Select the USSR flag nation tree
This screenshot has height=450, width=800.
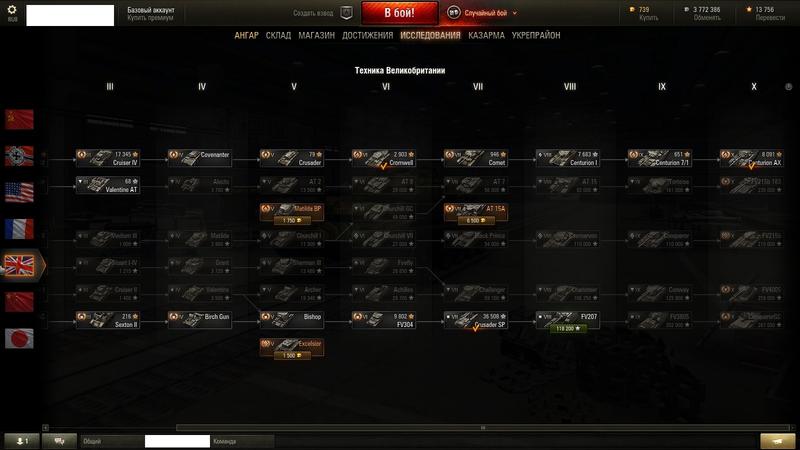point(19,119)
